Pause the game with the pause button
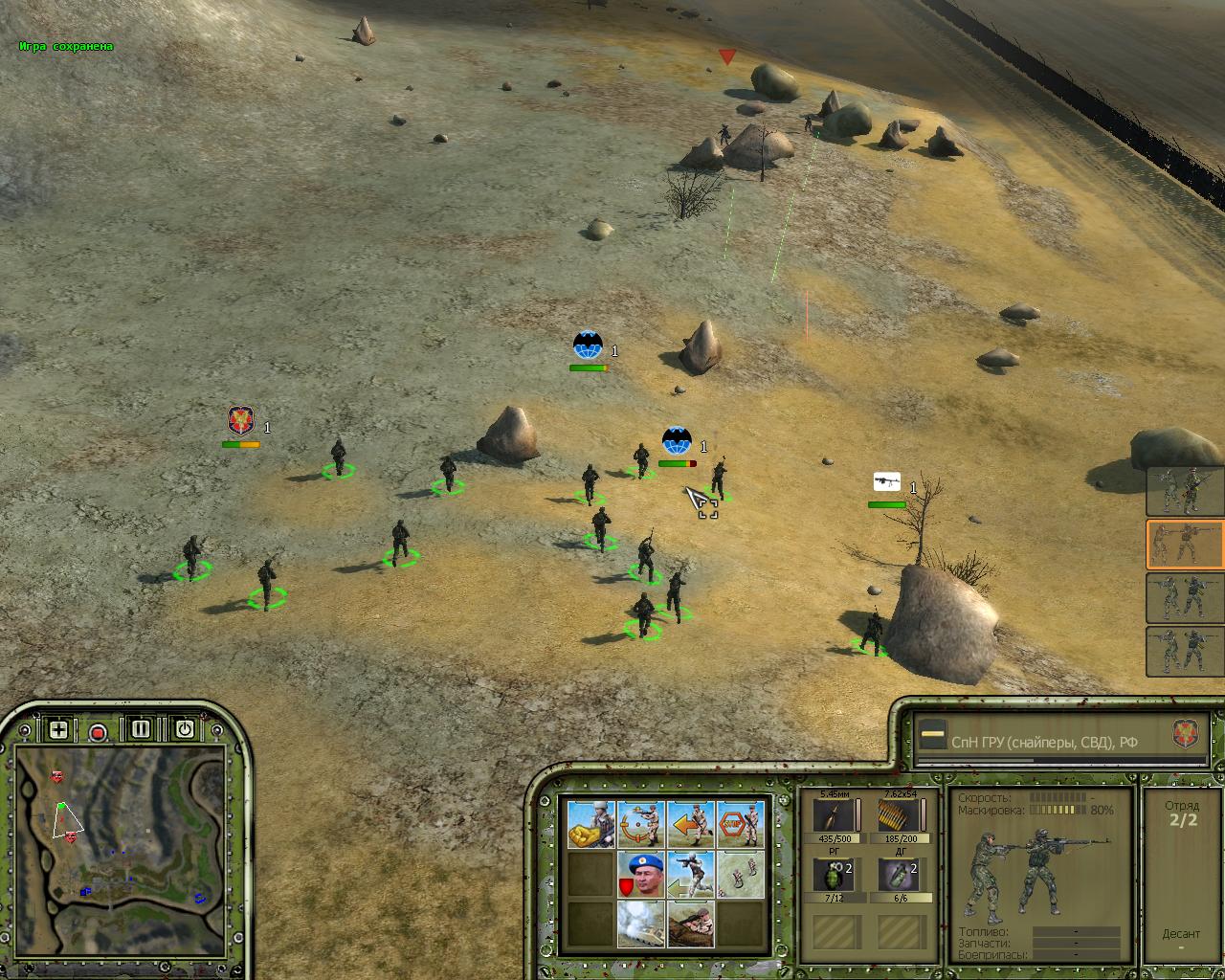 click(141, 729)
